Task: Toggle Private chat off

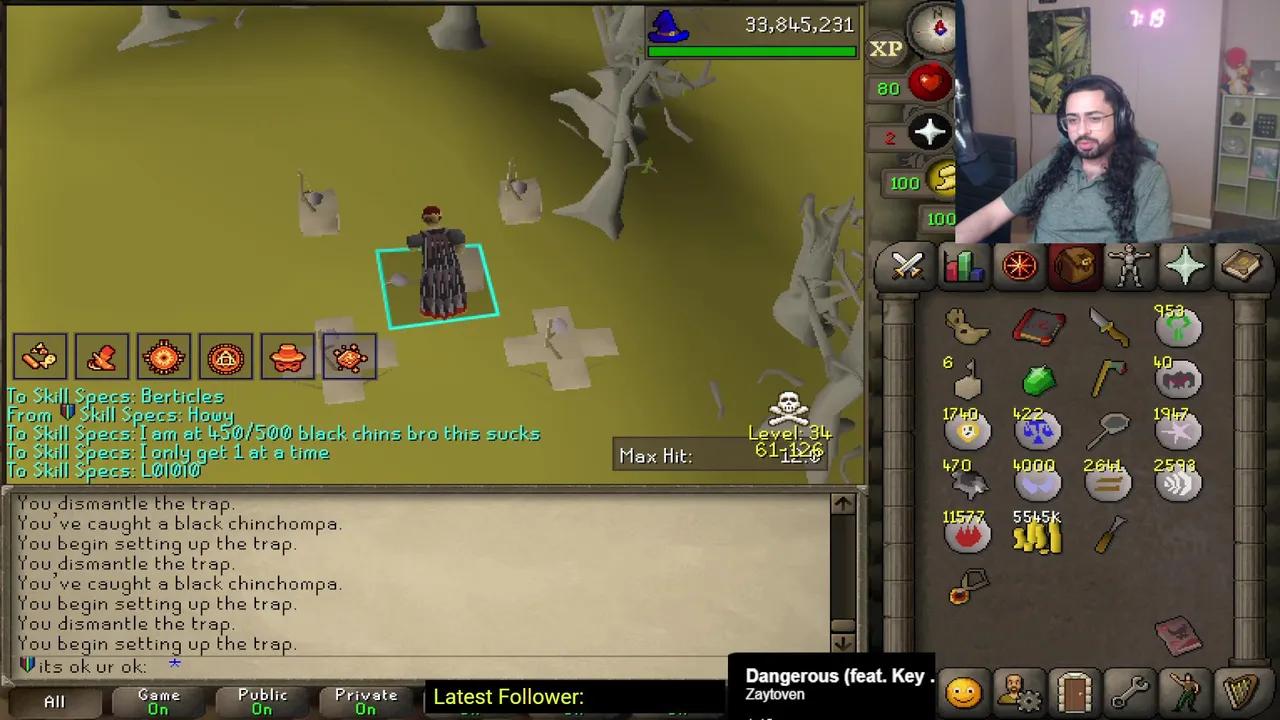Action: click(365, 697)
